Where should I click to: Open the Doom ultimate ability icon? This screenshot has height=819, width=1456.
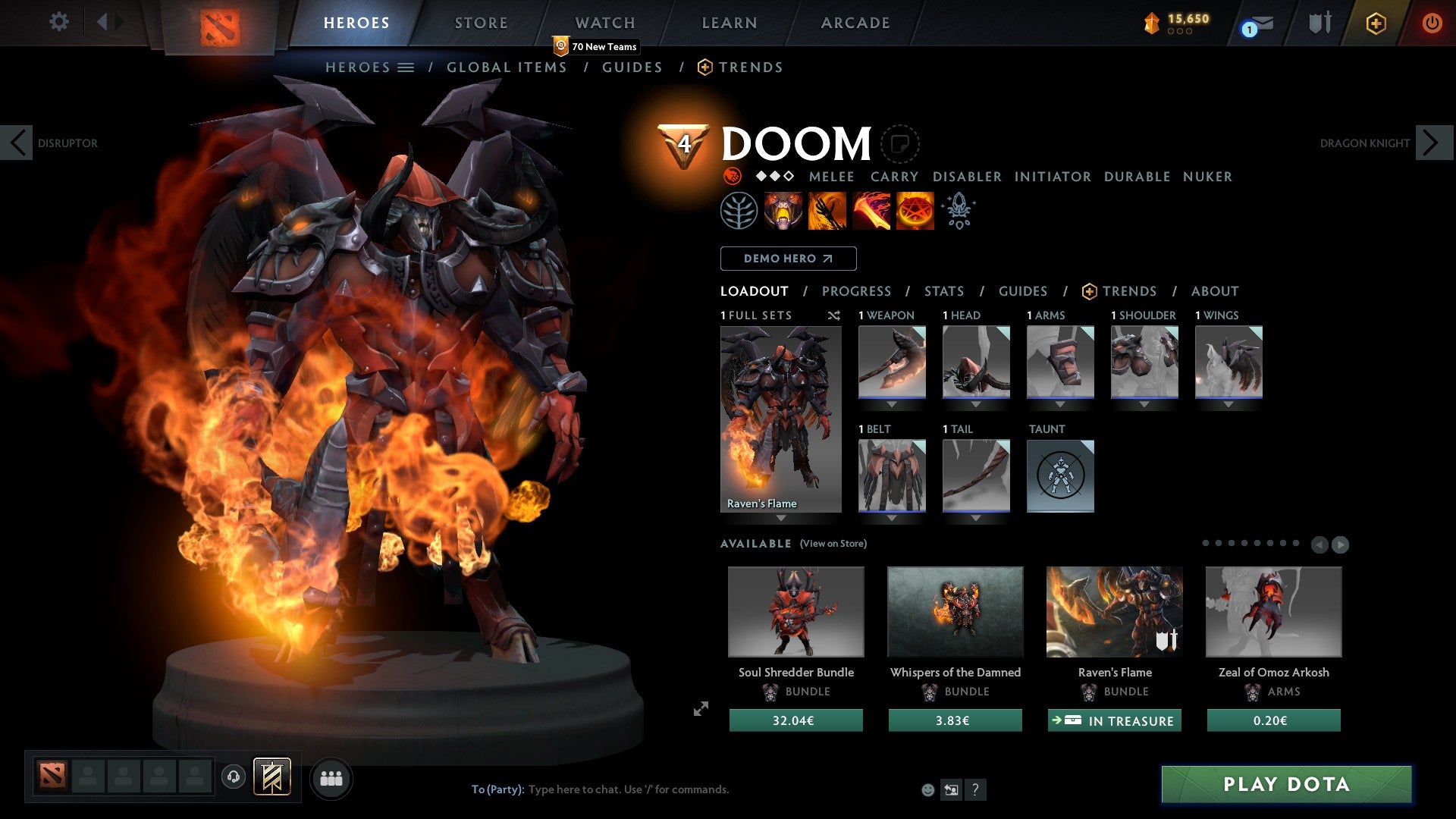coord(915,211)
